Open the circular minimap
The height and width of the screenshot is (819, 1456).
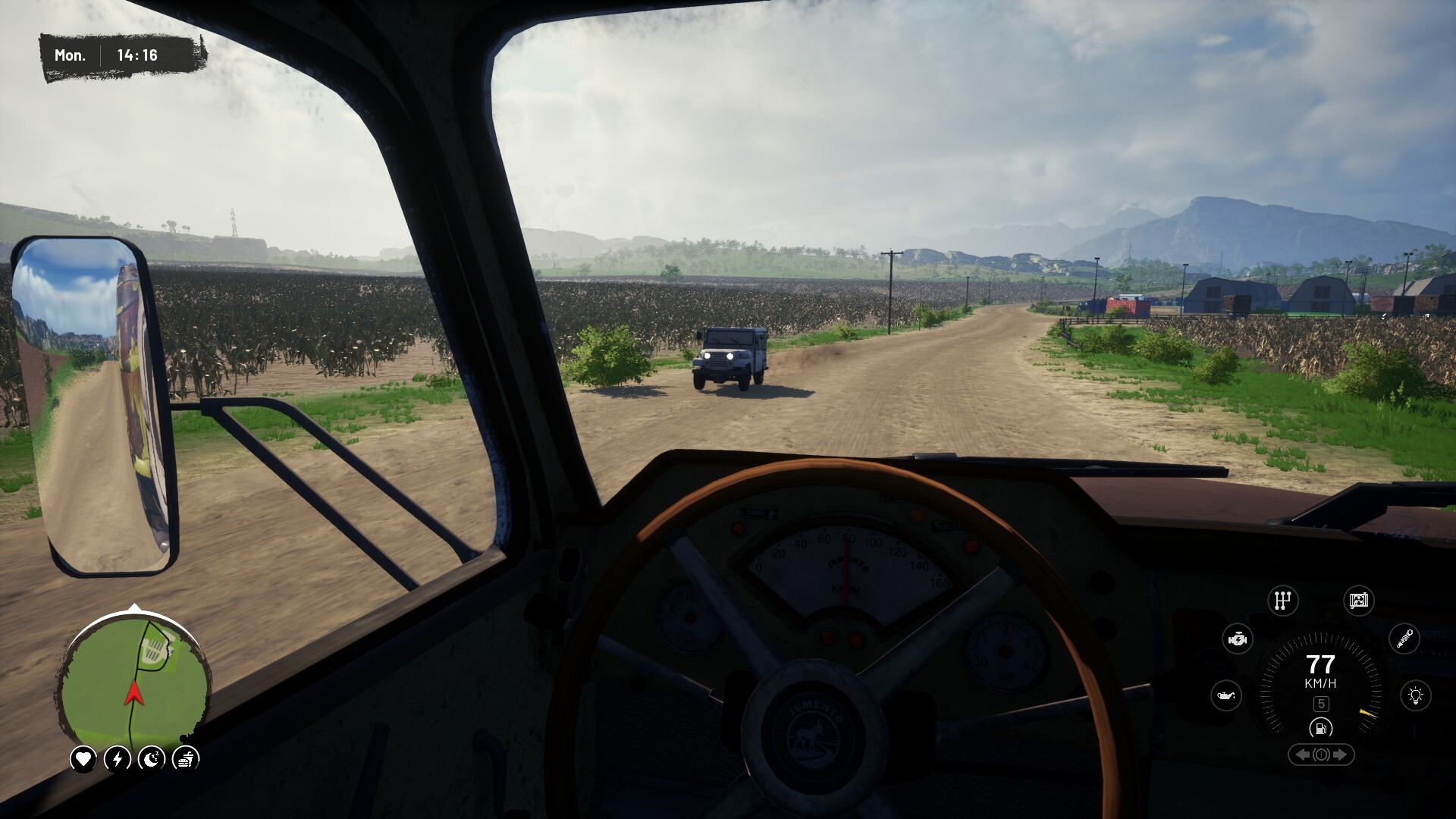pos(134,681)
